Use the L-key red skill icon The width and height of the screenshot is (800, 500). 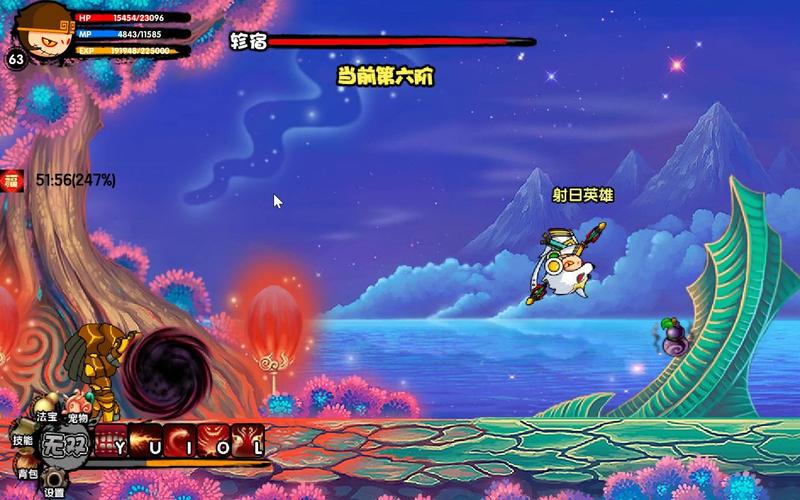pyautogui.click(x=248, y=440)
